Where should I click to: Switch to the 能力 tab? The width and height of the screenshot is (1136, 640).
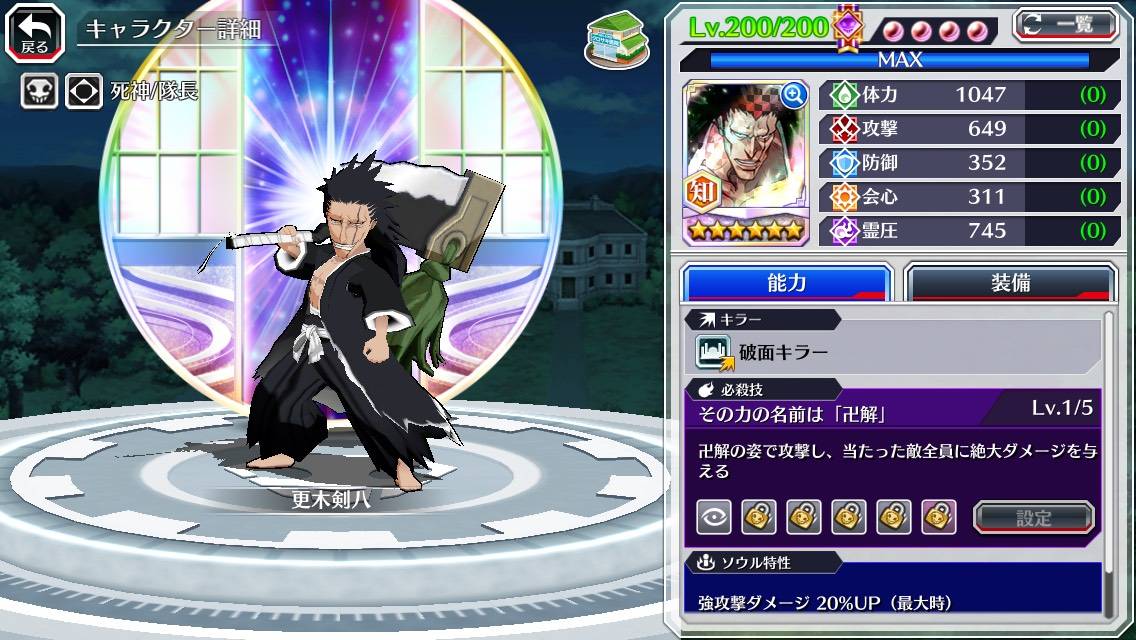click(x=787, y=283)
